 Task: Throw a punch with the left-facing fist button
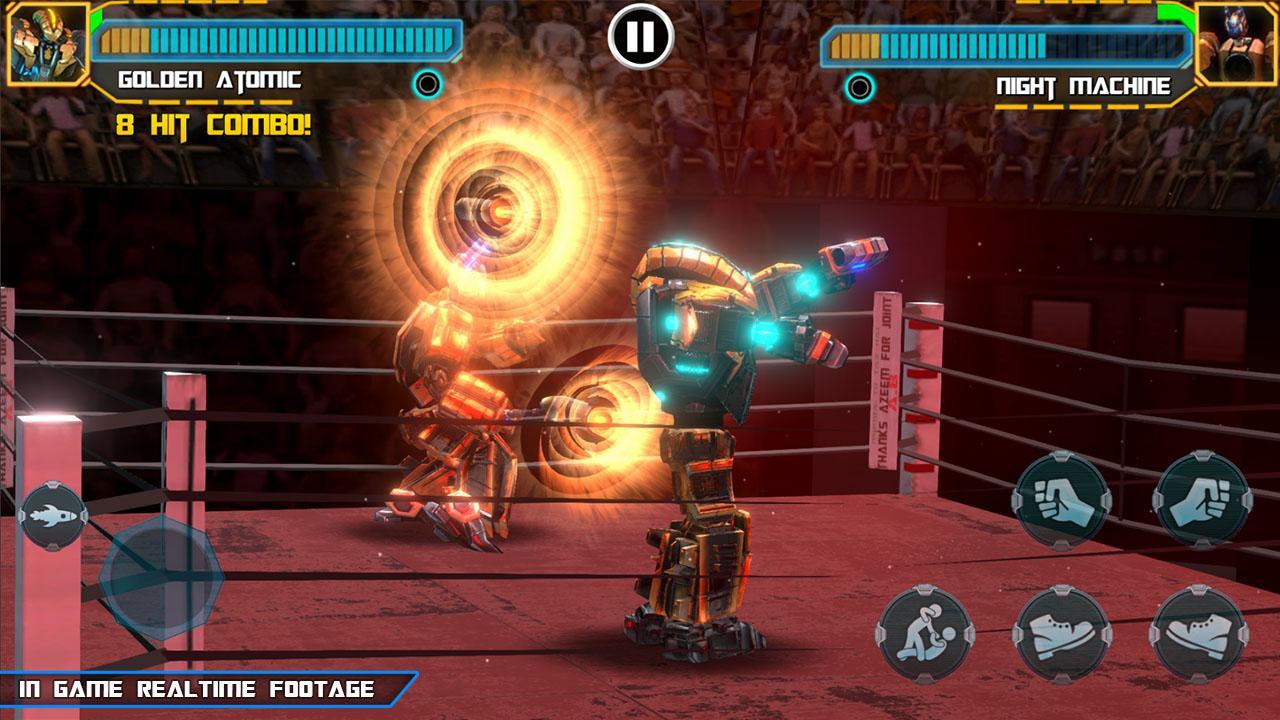click(1061, 500)
